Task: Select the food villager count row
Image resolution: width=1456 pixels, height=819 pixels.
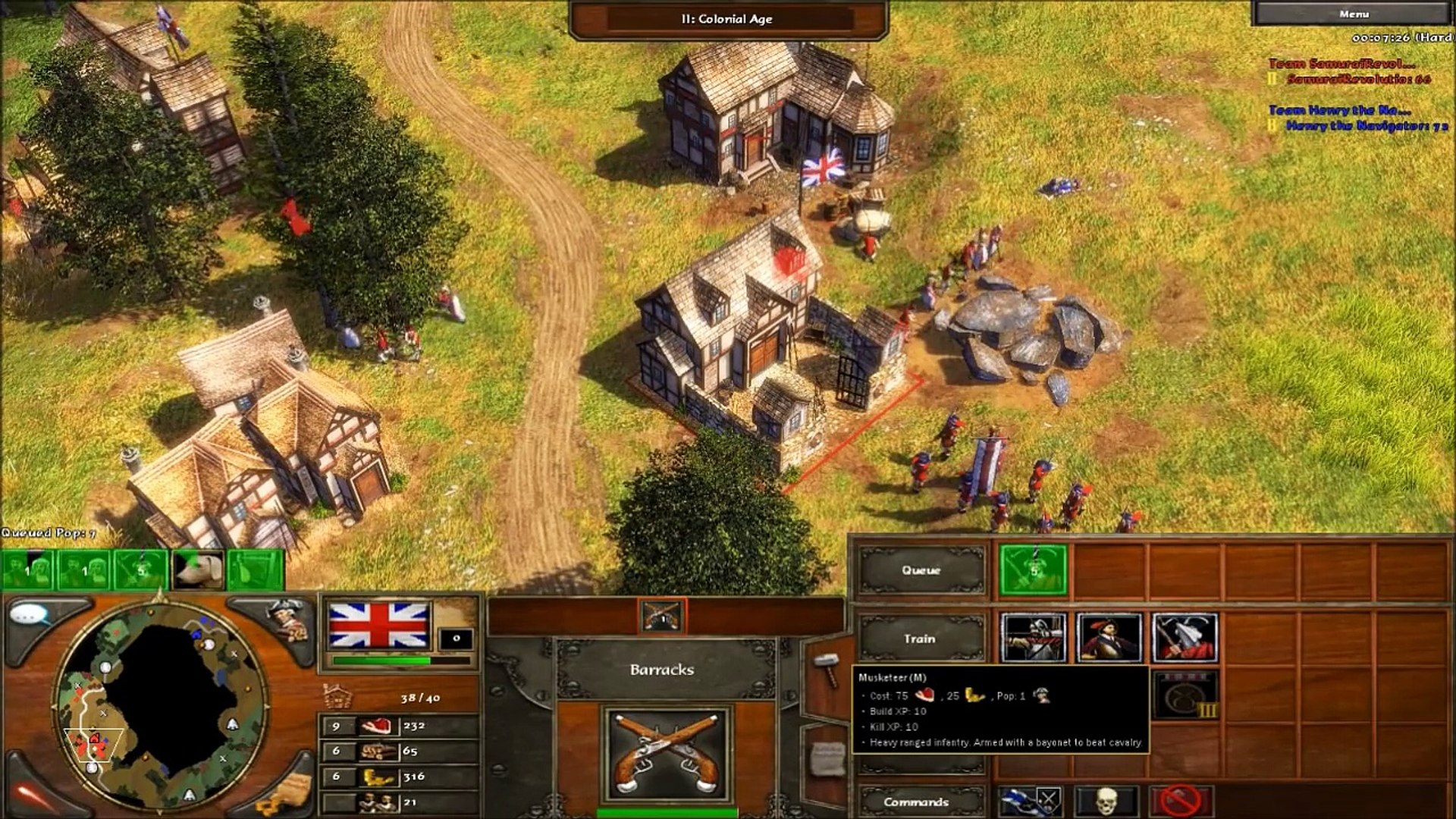Action: coord(398,726)
